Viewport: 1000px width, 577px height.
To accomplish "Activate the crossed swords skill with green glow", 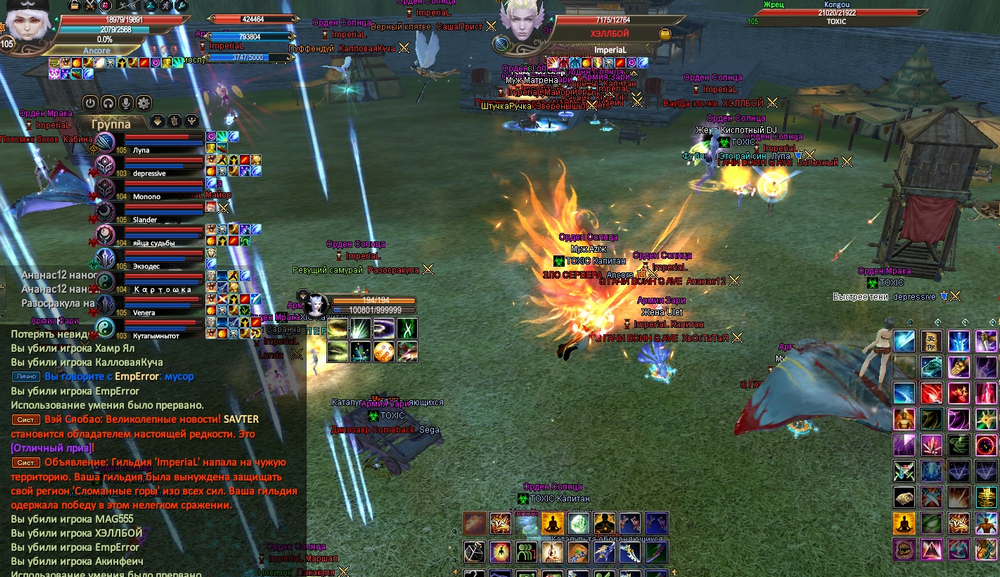I will pyautogui.click(x=903, y=469).
